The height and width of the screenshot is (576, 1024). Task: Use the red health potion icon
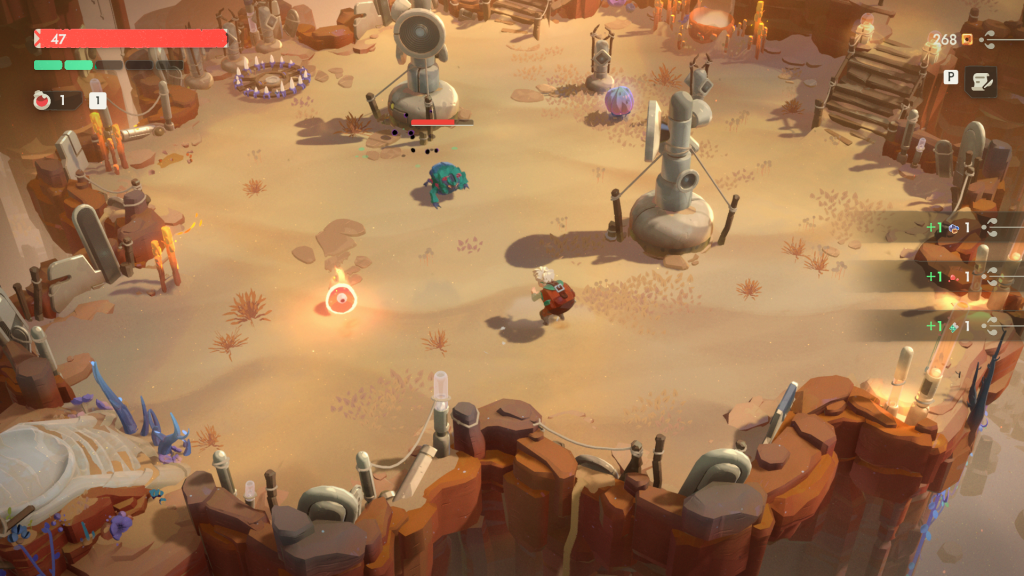(x=43, y=100)
